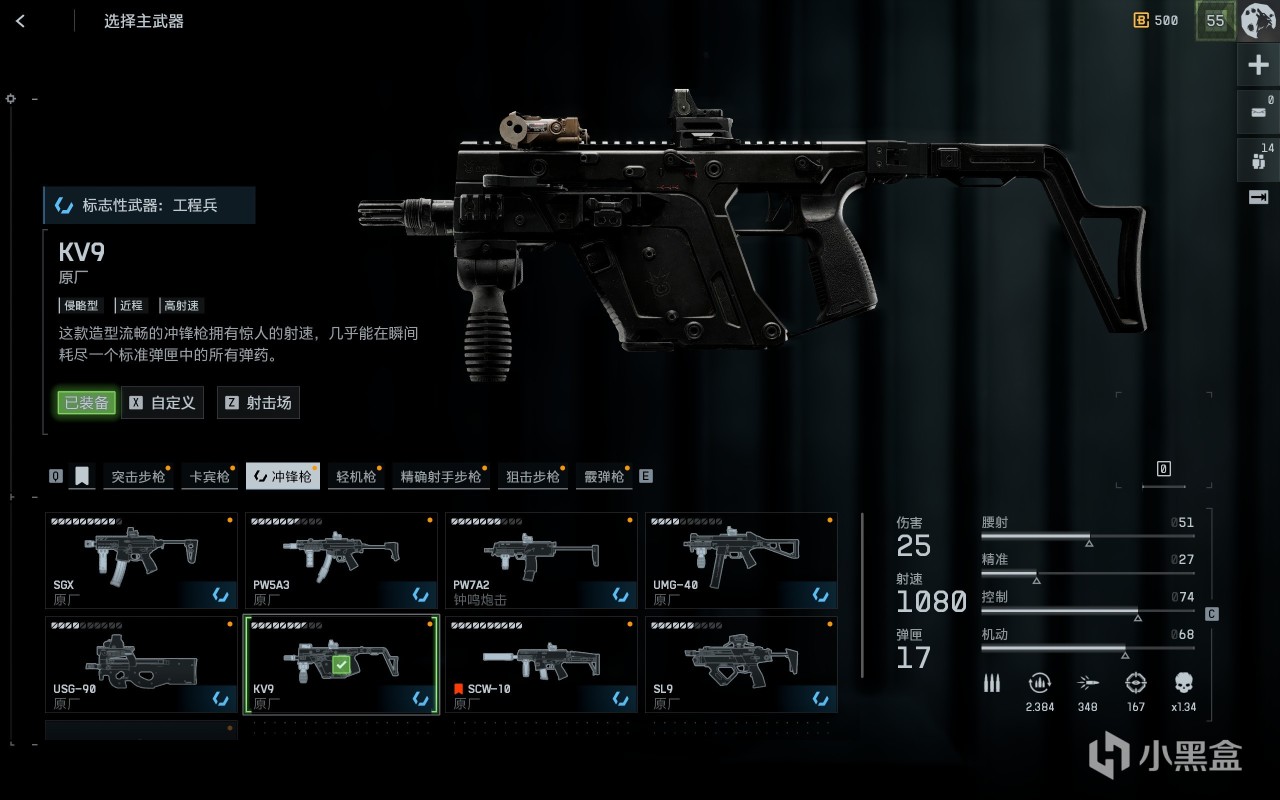Choose the 狙击步枪 tab
The width and height of the screenshot is (1280, 800).
pos(532,477)
